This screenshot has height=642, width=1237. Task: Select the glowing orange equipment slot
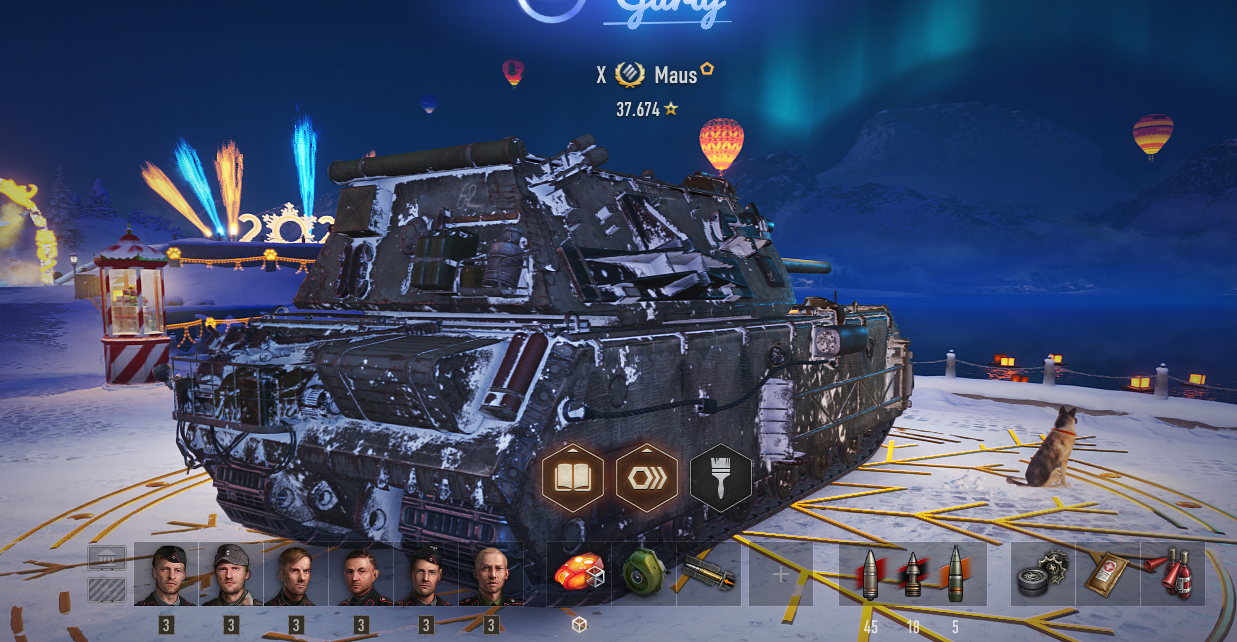[x=579, y=575]
